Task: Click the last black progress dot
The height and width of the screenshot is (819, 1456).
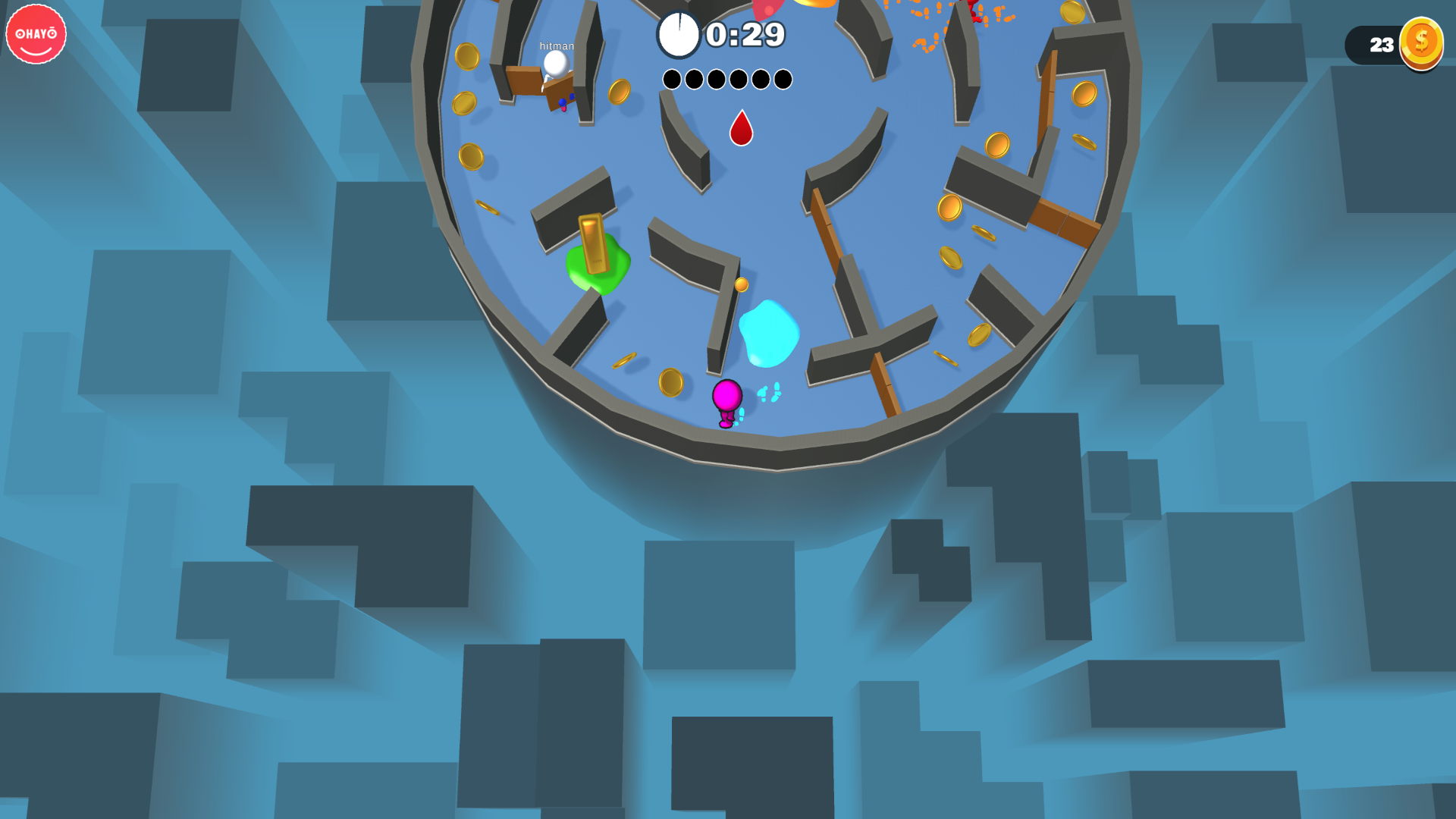Action: pyautogui.click(x=782, y=79)
